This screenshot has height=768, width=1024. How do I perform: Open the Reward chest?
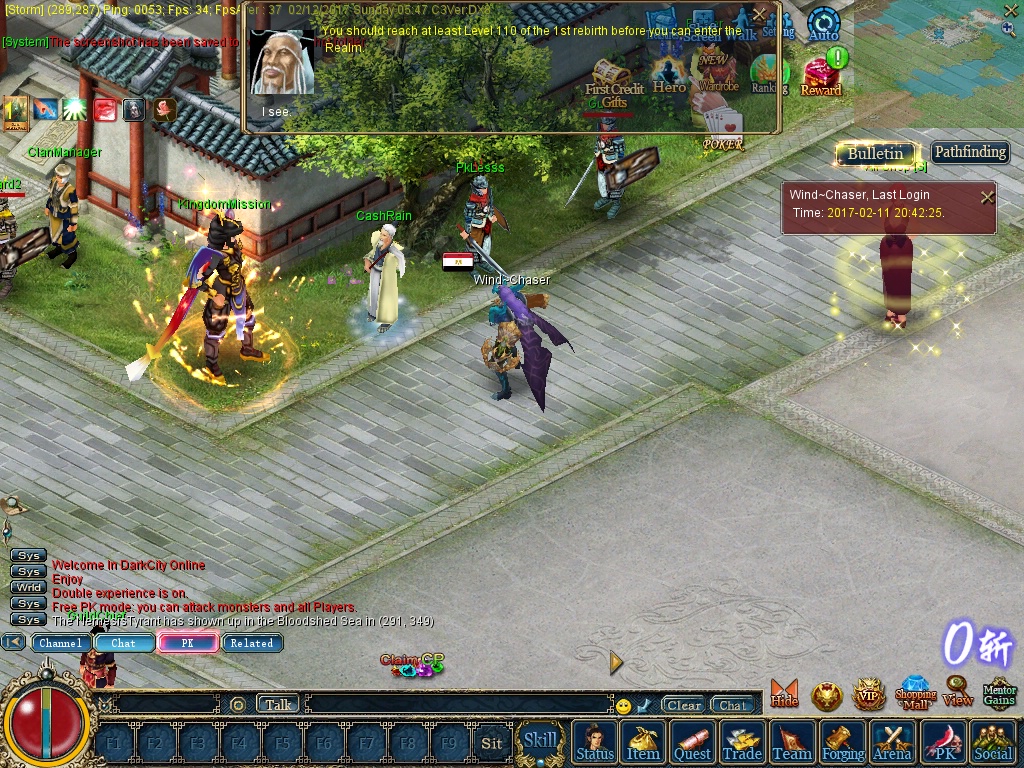coord(821,77)
